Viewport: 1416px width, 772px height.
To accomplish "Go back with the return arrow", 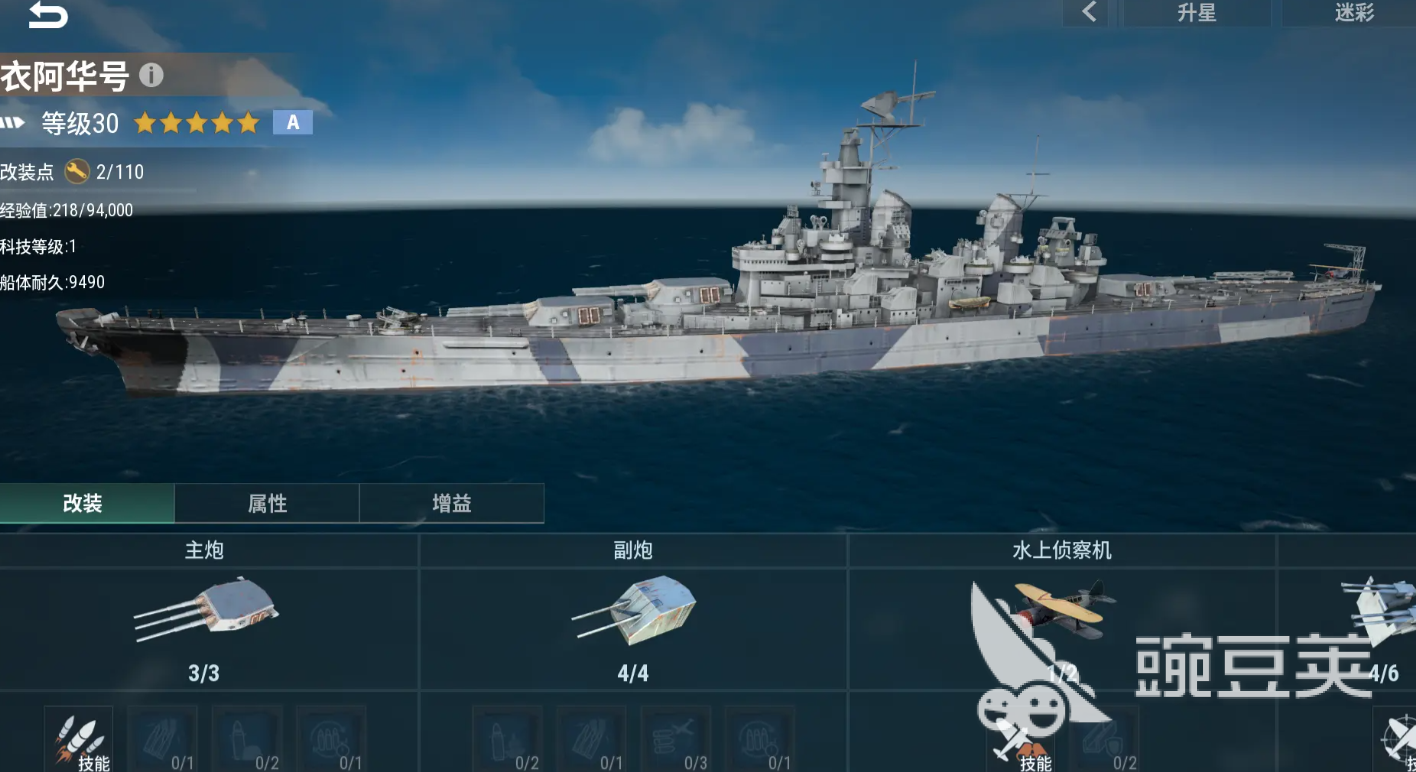I will [x=46, y=15].
